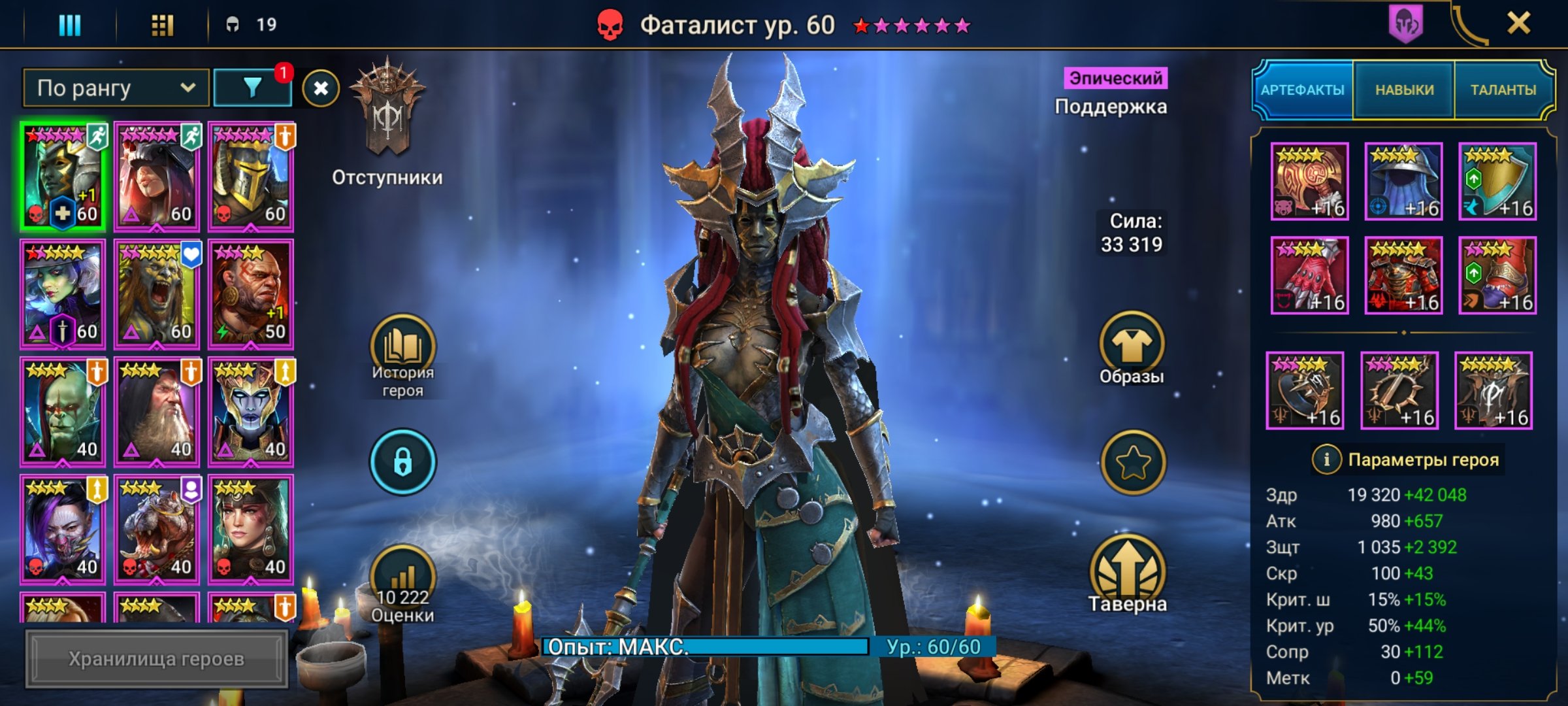This screenshot has height=706, width=1568.
Task: Switch to the Навыки tab
Action: [1404, 90]
